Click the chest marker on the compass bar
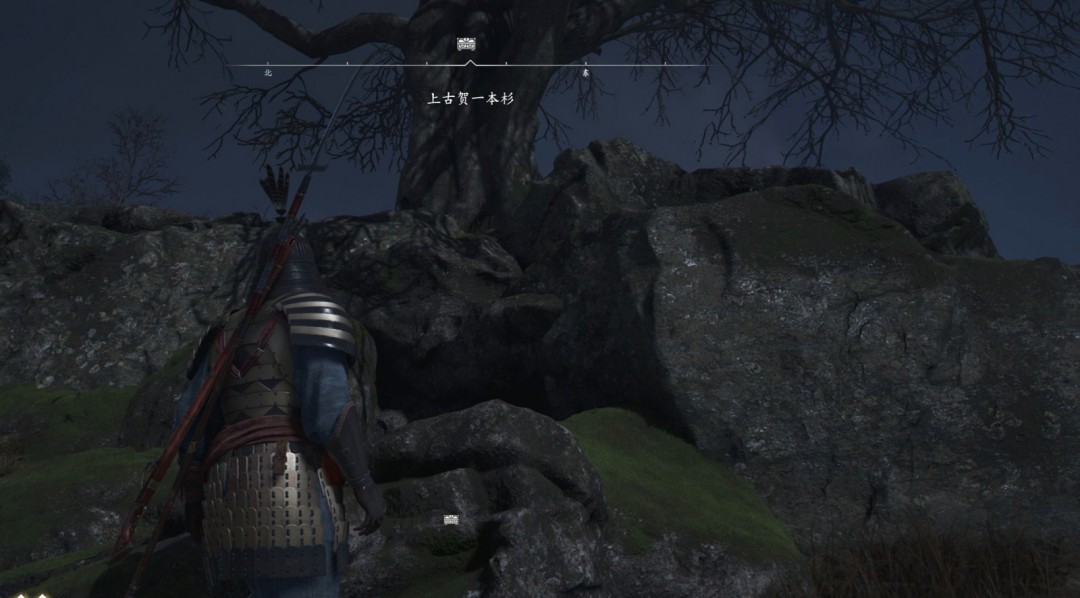Screen dimensions: 1080x598 (466, 44)
